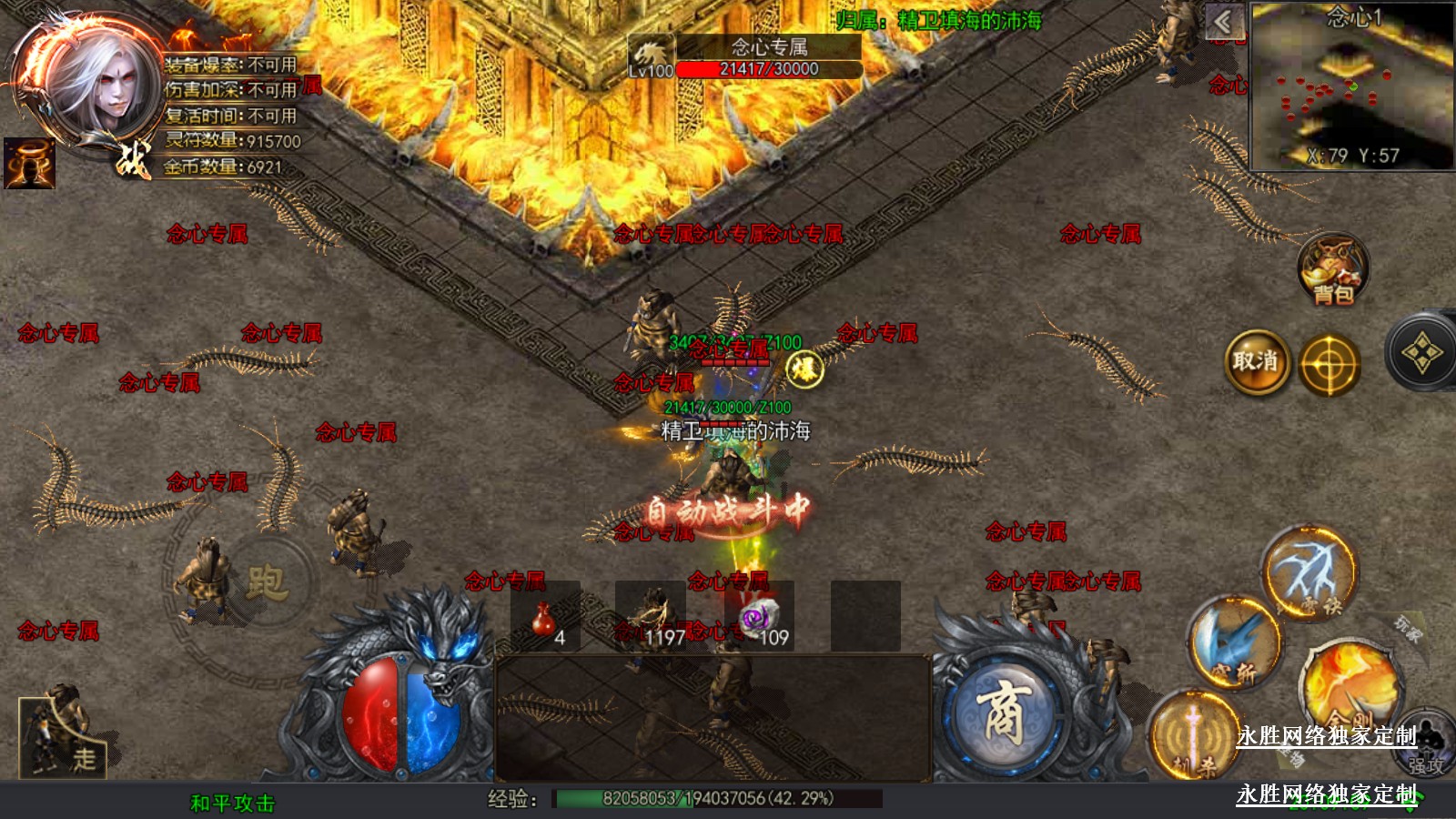Select the 走 walk mode button
This screenshot has height=819, width=1456.
point(62,737)
